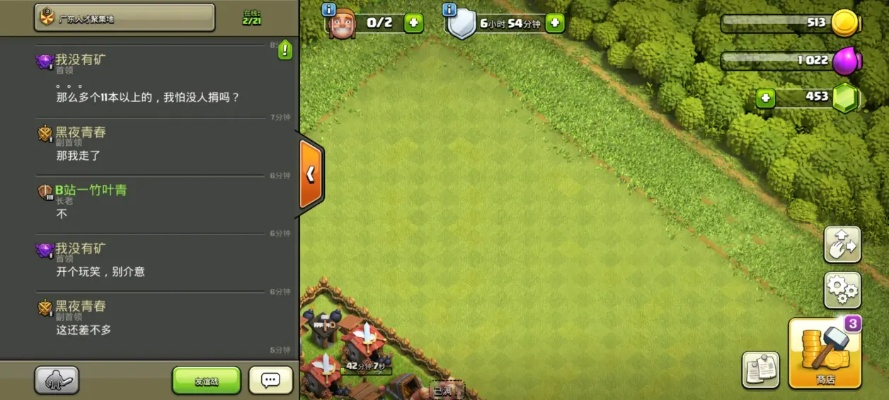Open the 商店 shop button
889x400 pixels.
(825, 354)
